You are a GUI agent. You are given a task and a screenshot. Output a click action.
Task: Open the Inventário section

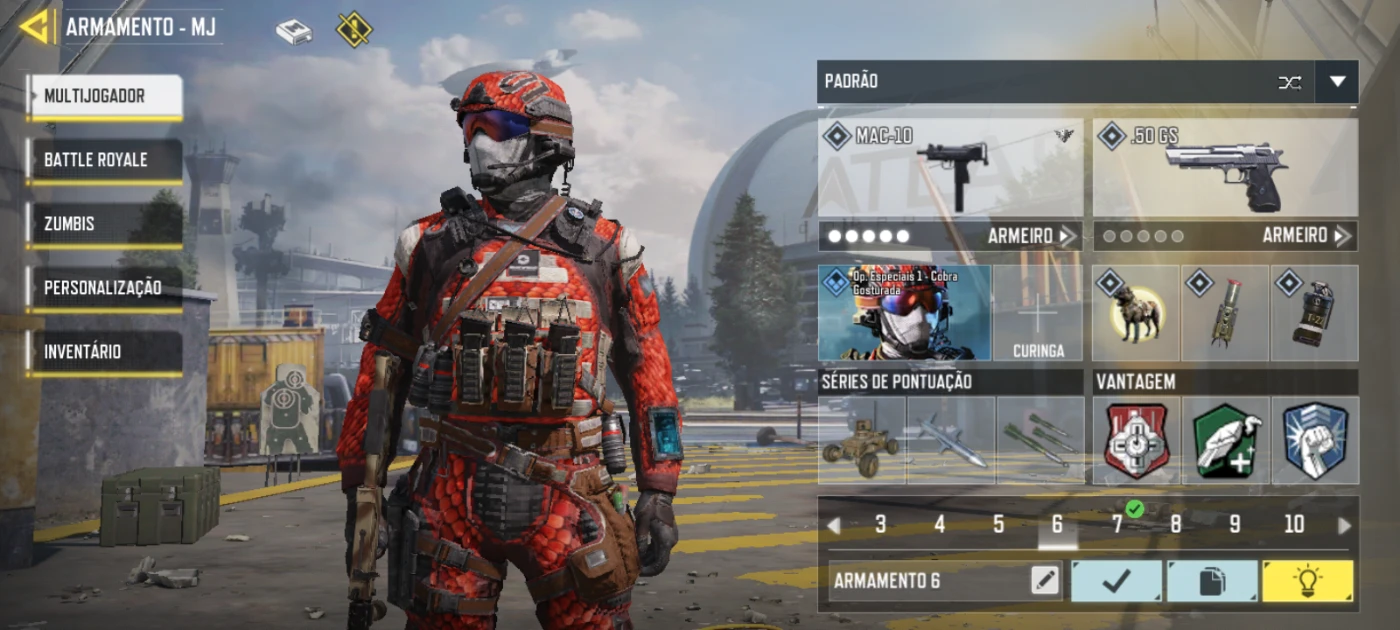click(x=105, y=352)
